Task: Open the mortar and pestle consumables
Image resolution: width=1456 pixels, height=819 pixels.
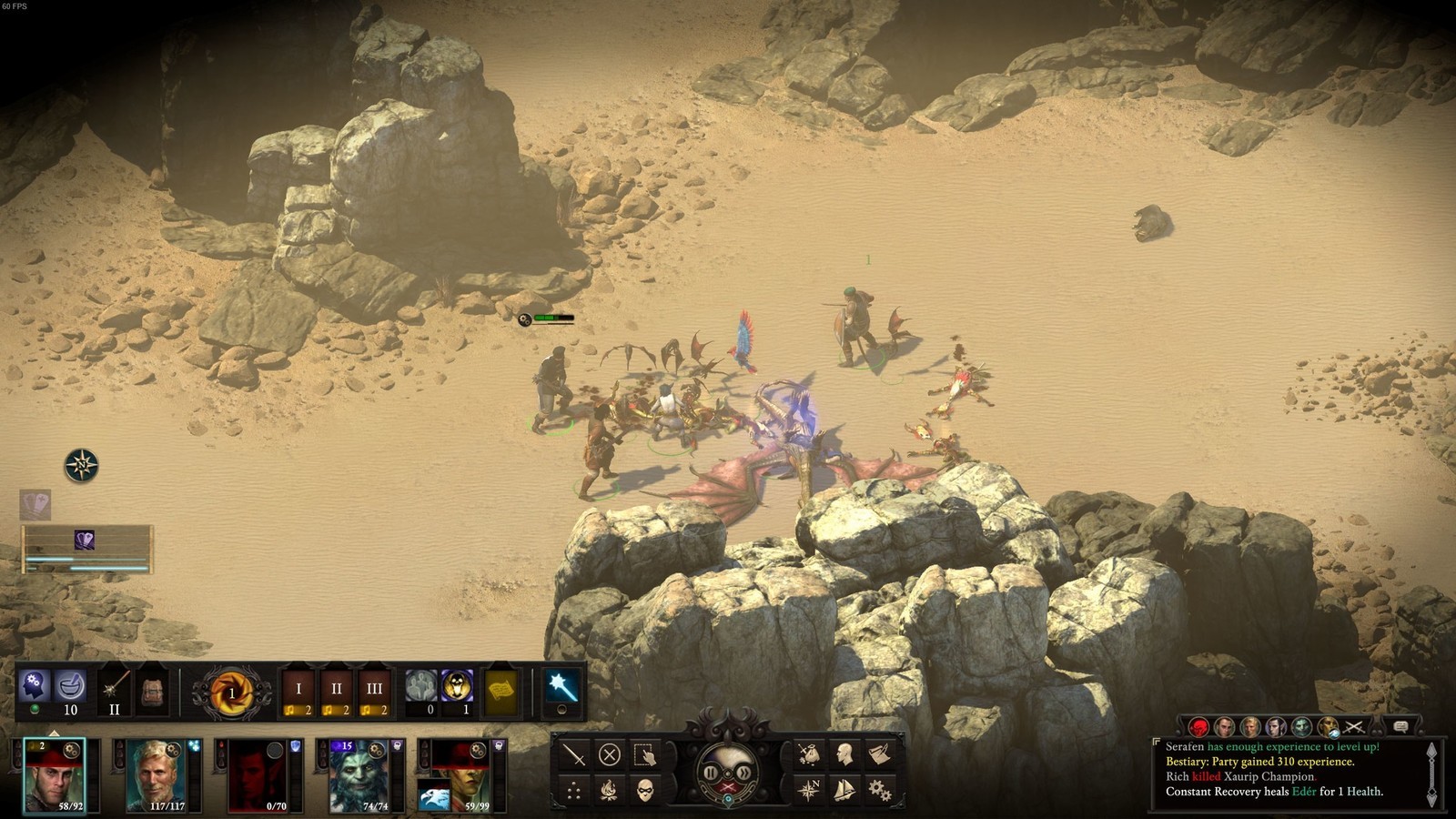Action: coord(70,687)
